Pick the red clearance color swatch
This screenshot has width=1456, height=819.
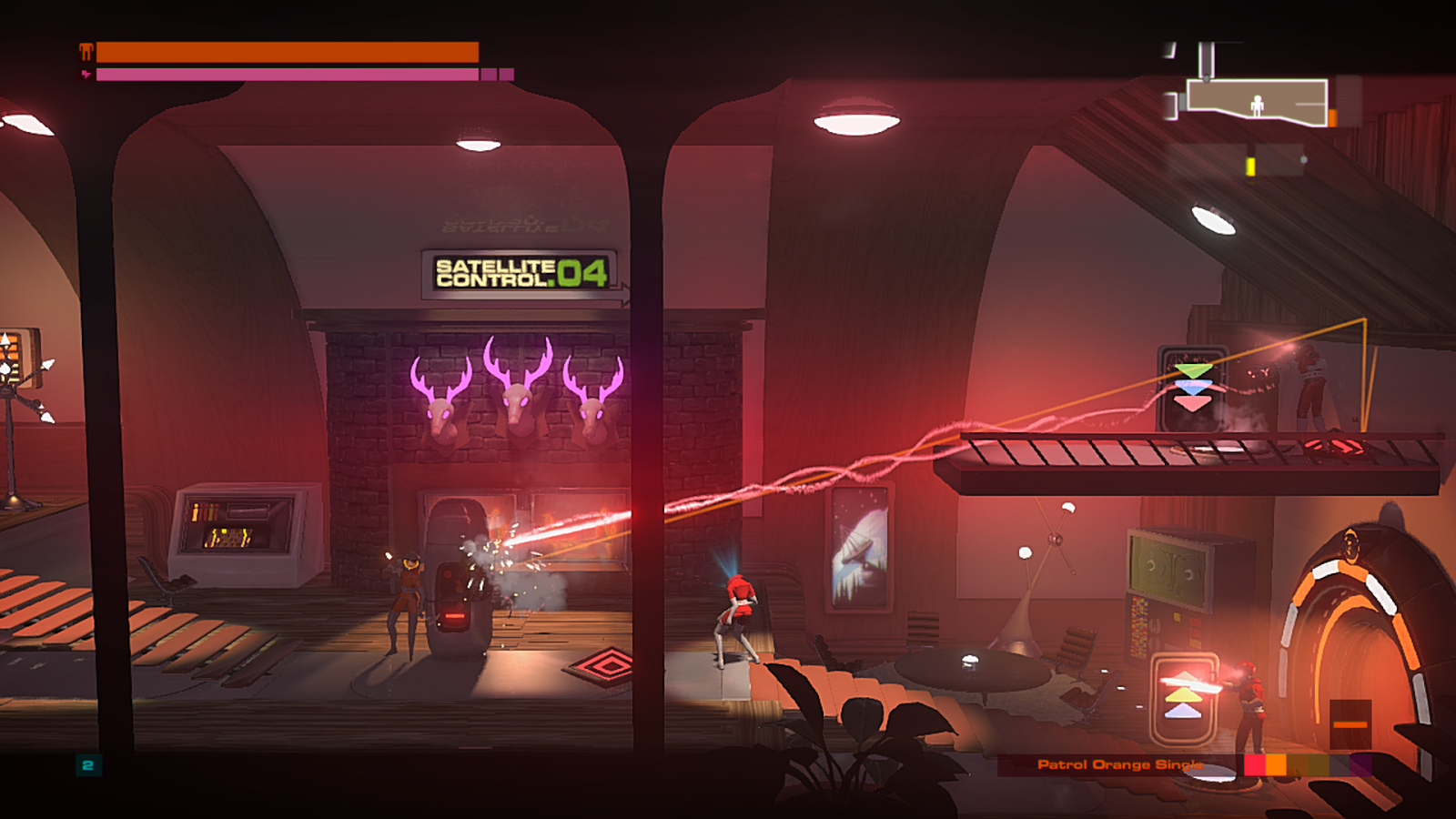coord(1255,764)
